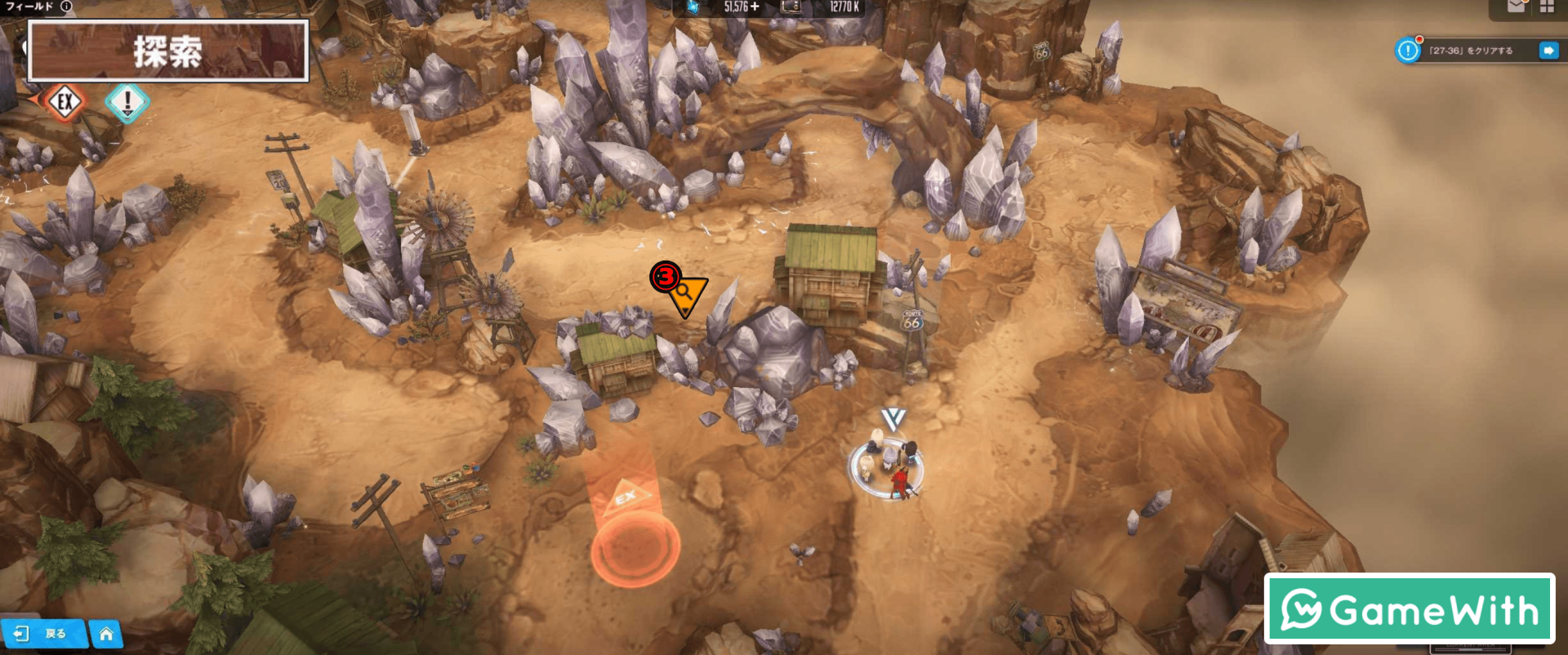
Task: Click the GameWith logo watermark
Action: [x=1409, y=609]
